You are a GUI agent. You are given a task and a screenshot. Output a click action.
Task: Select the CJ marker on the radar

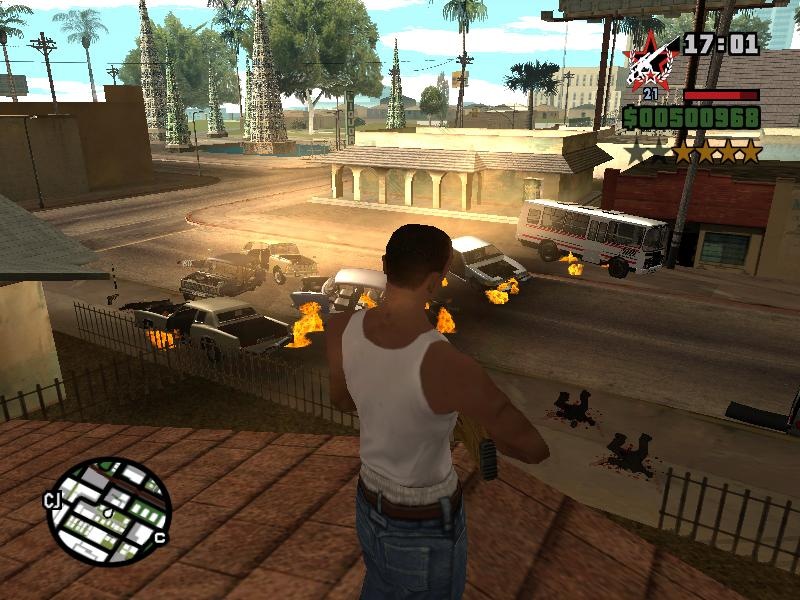(x=54, y=500)
